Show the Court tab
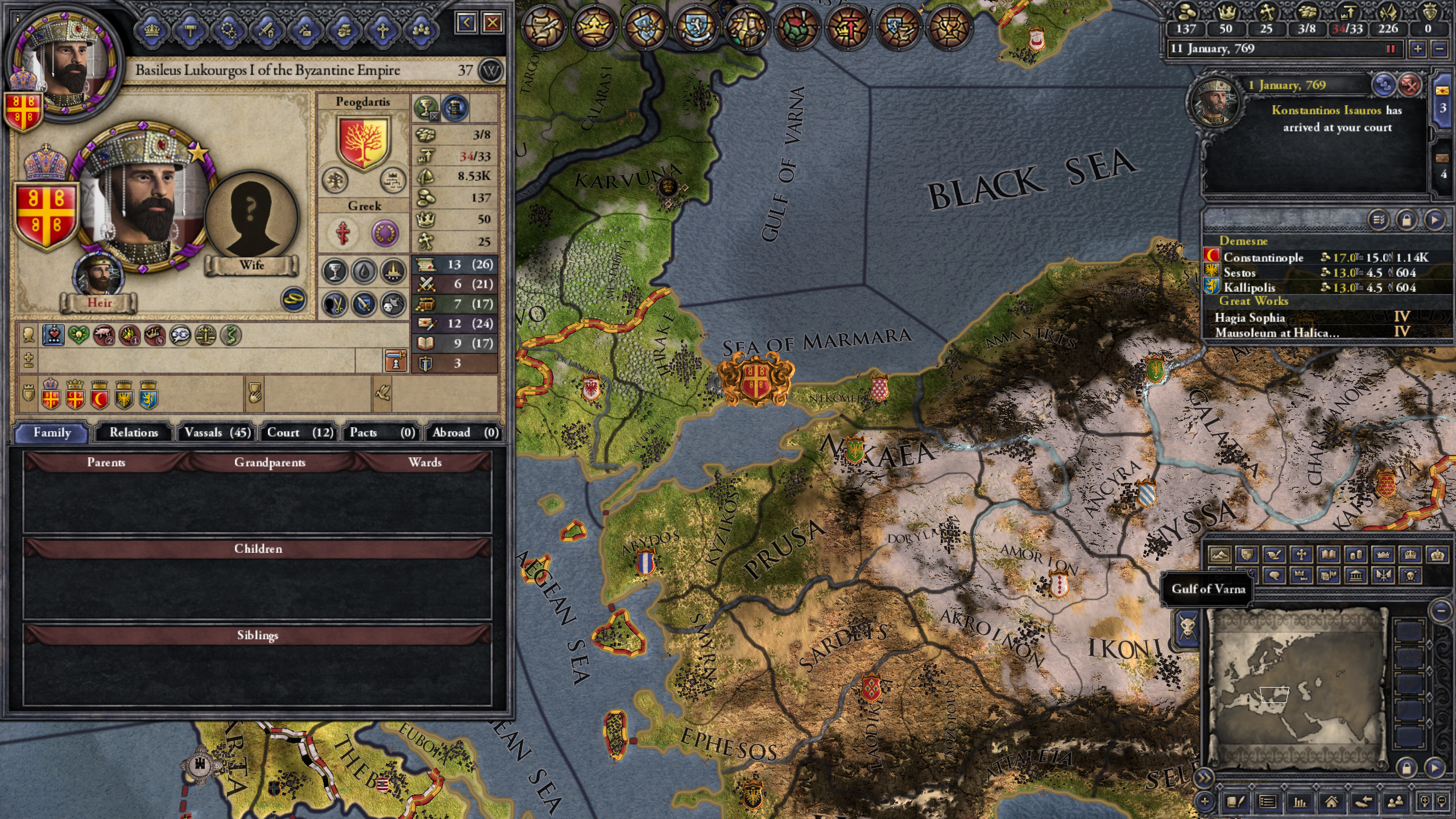The image size is (1456, 819). click(x=300, y=432)
